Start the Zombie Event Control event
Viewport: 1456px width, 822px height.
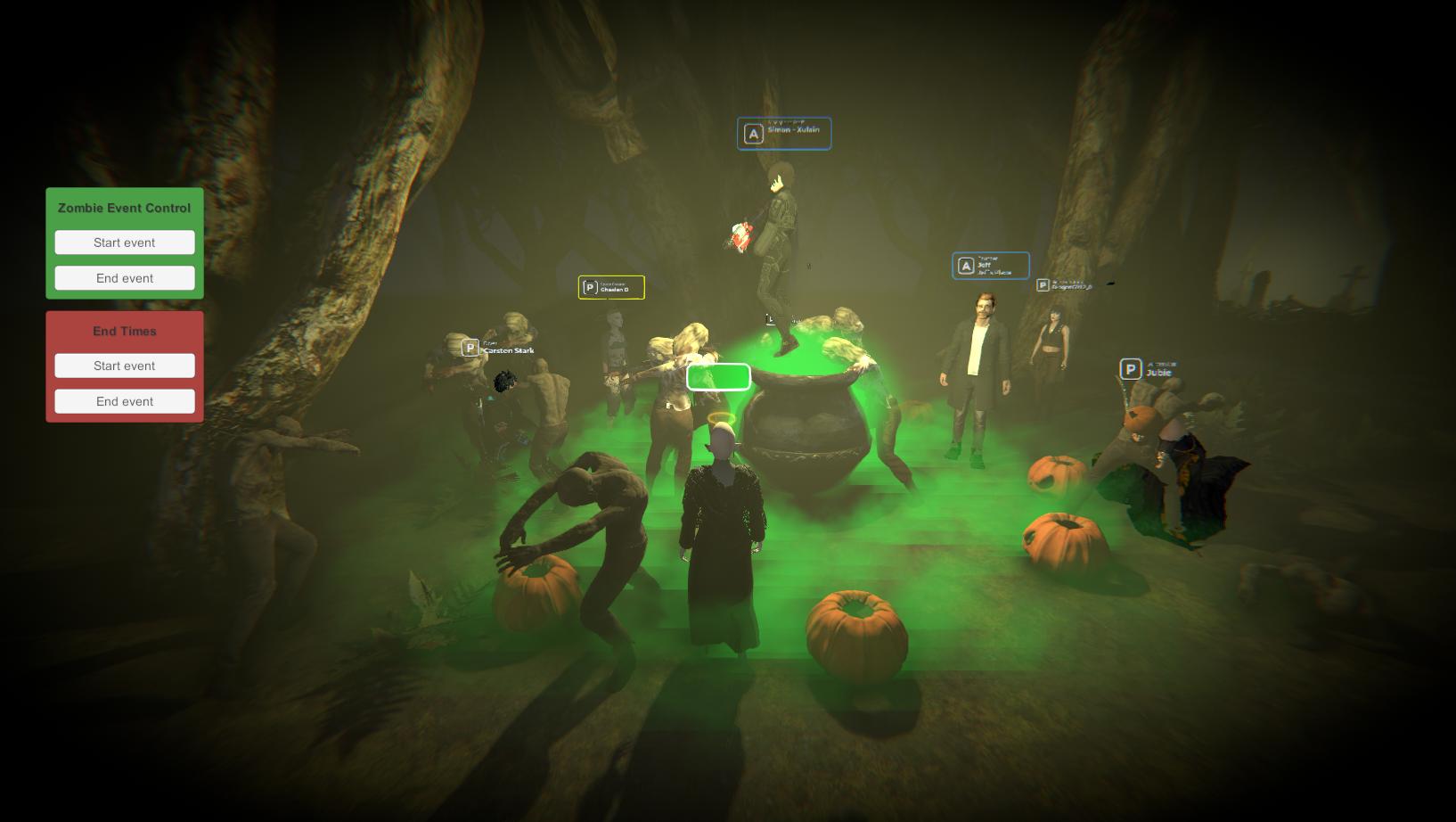tap(125, 242)
